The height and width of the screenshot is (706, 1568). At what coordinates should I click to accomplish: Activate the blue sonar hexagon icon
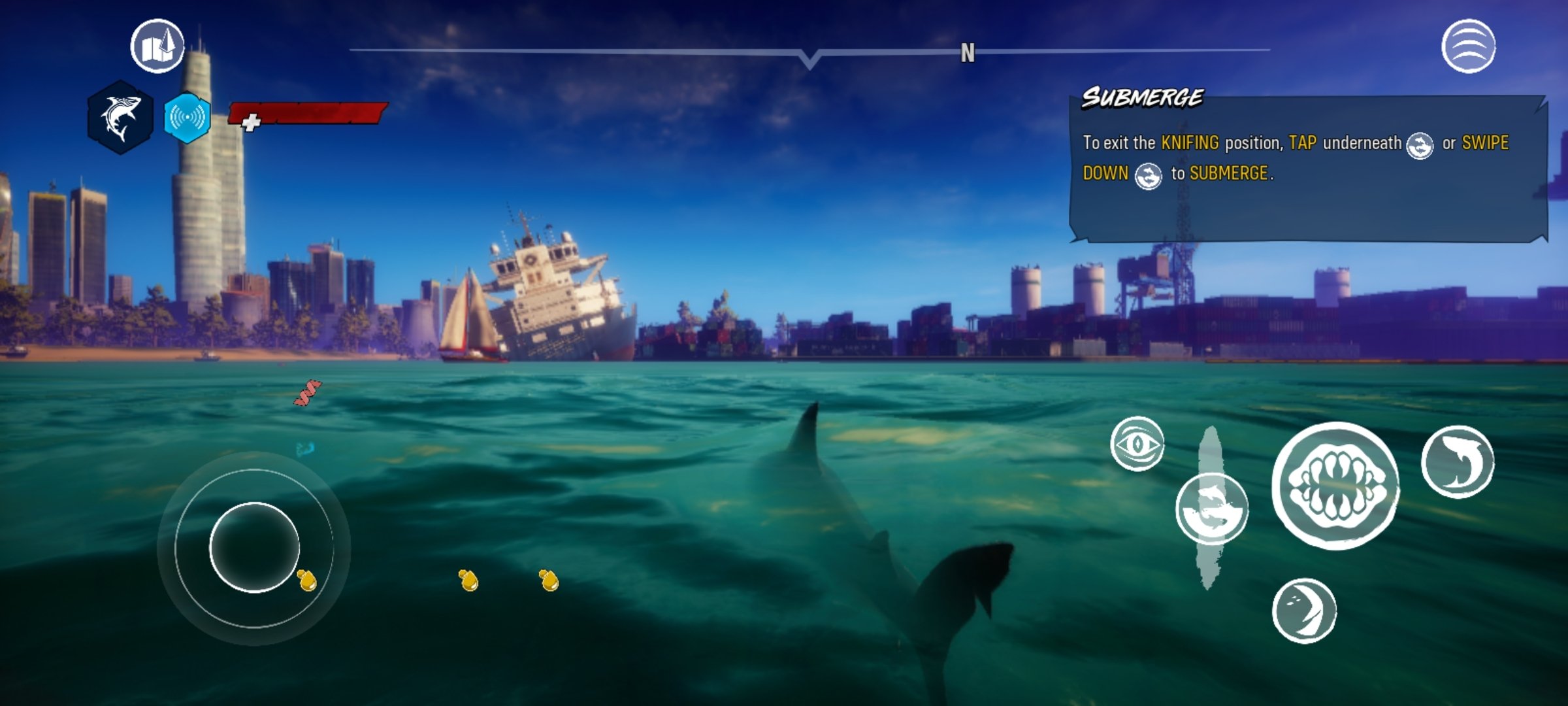(x=188, y=118)
